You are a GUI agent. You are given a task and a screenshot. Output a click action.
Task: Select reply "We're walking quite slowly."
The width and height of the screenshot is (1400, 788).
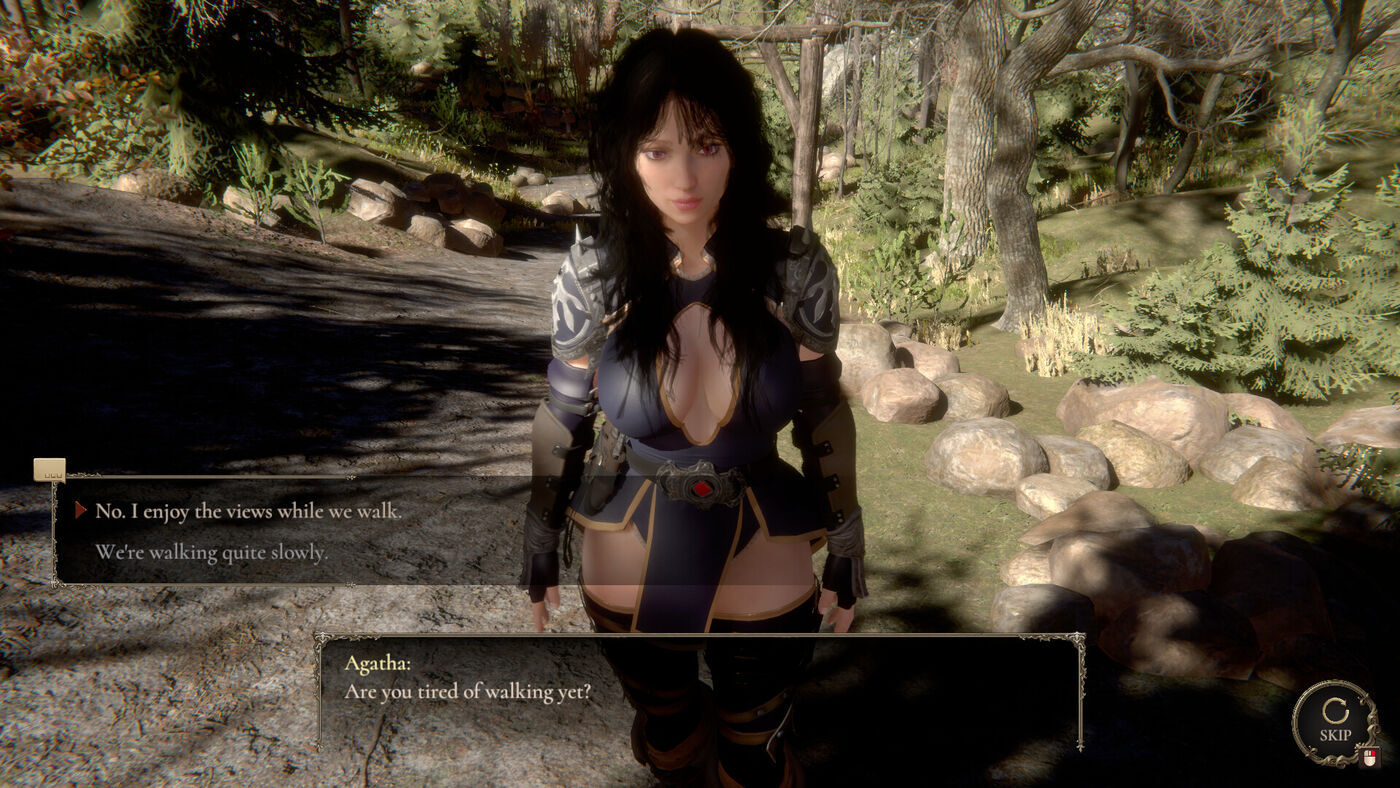click(x=211, y=552)
